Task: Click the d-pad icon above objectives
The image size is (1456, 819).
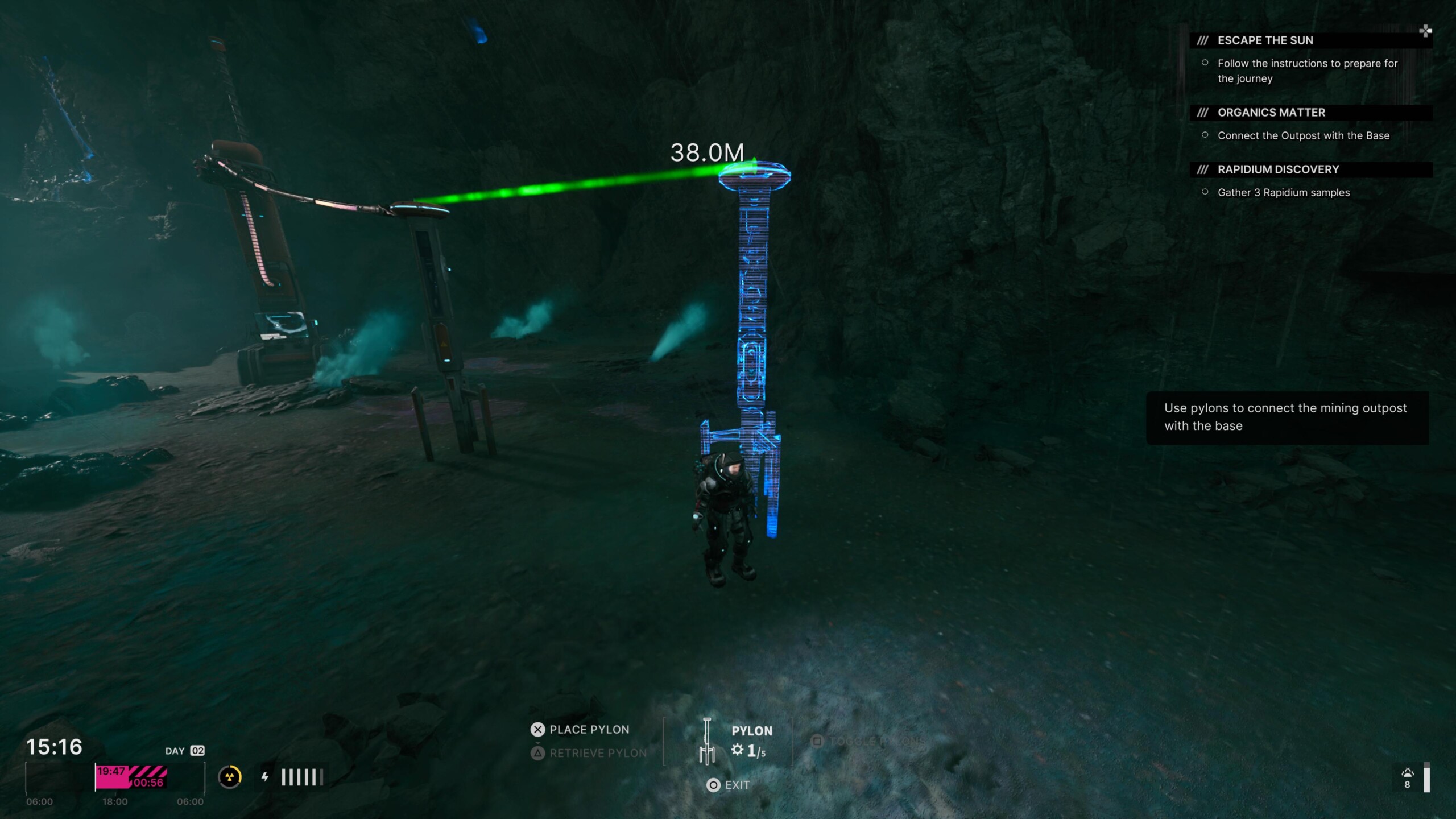Action: pyautogui.click(x=1425, y=31)
